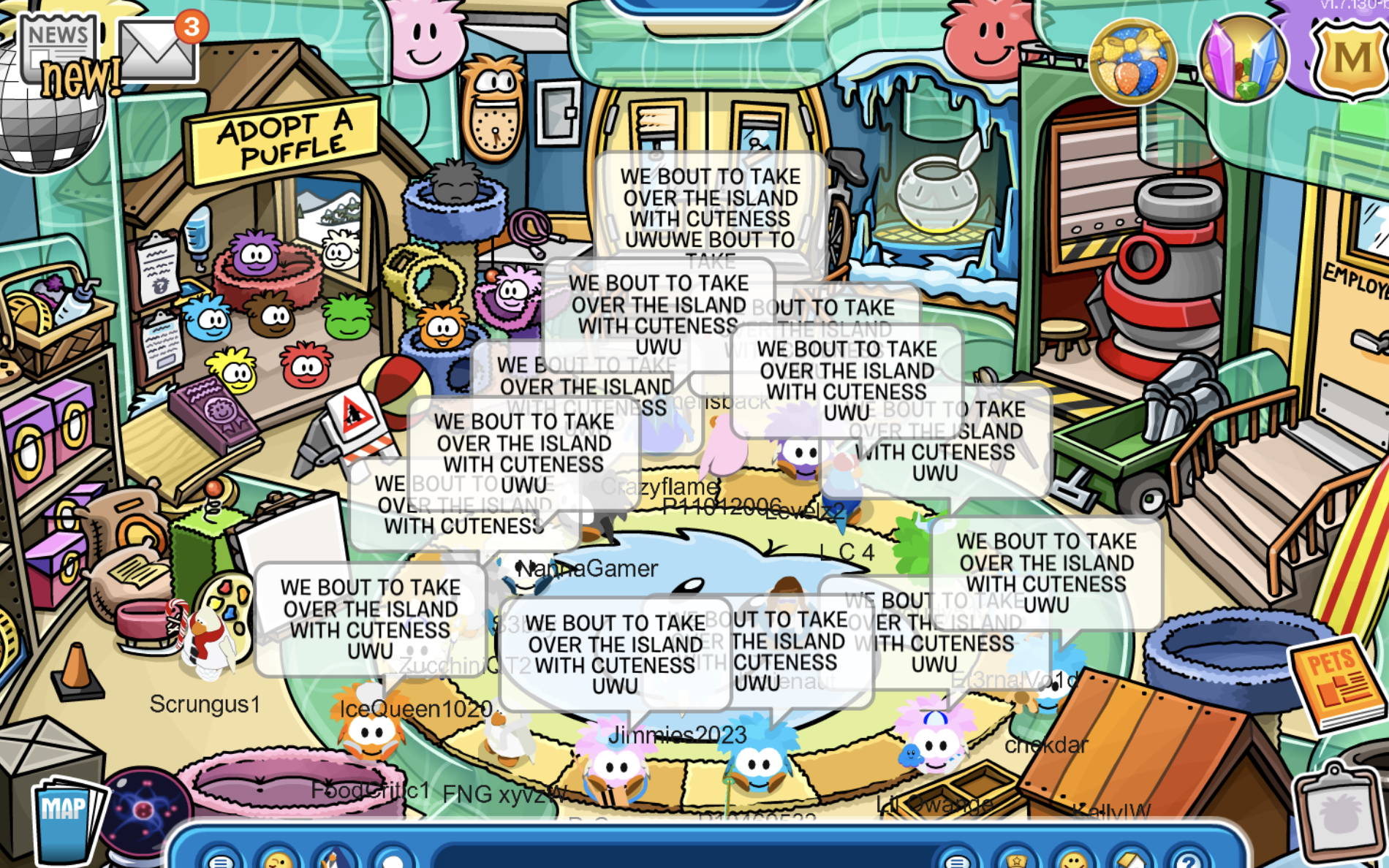Open the mail envelope with 3 notifications
1389x868 pixels.
pyautogui.click(x=157, y=51)
